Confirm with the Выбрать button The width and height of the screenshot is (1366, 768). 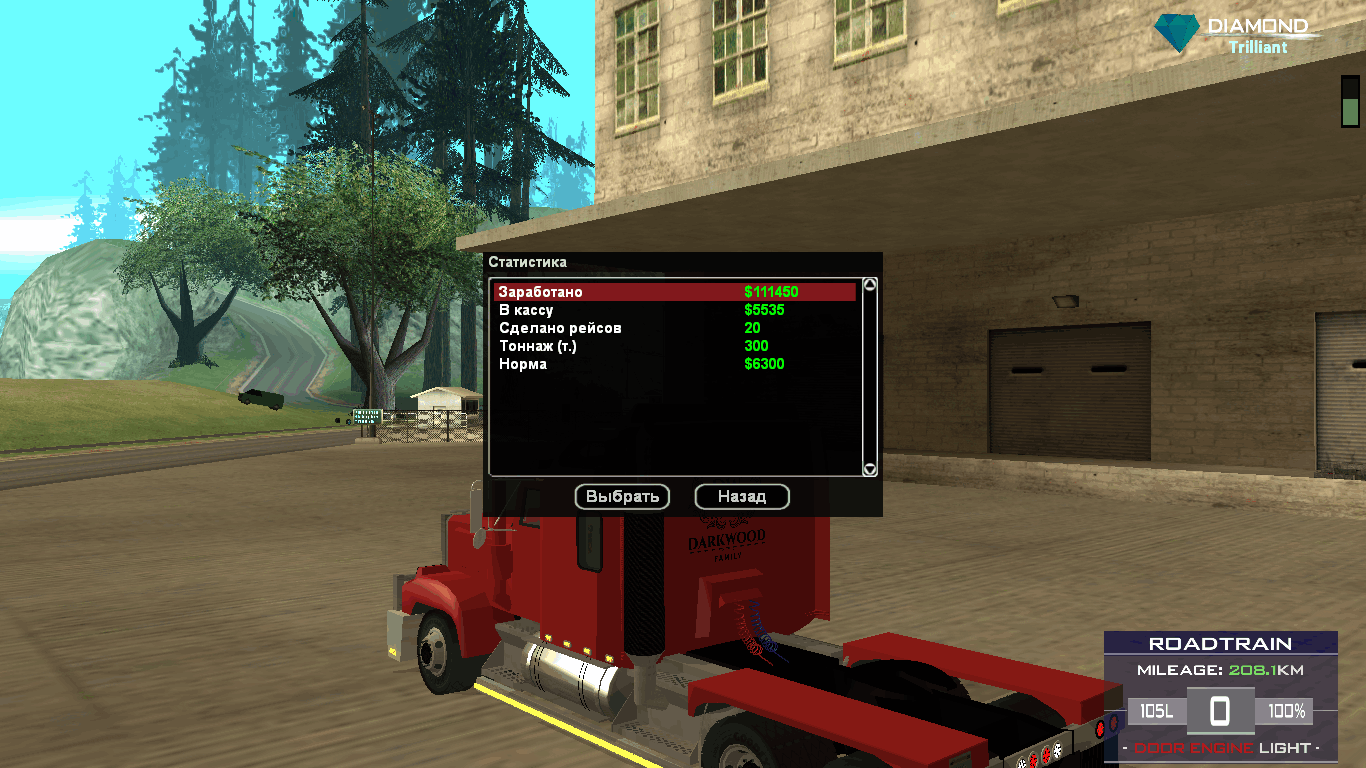tap(622, 496)
